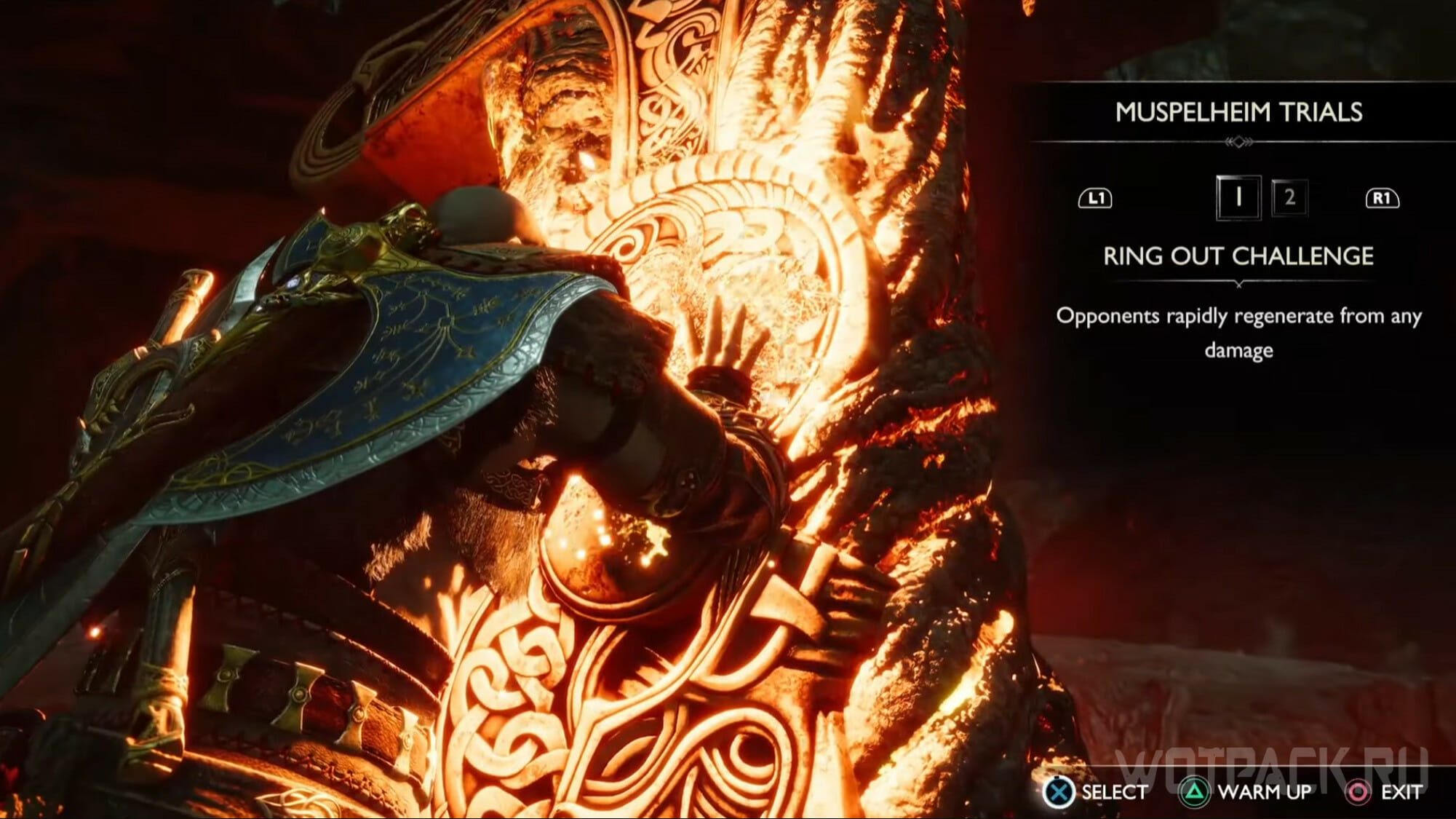Switch to trial number 2
The width and height of the screenshot is (1456, 819).
pyautogui.click(x=1289, y=197)
